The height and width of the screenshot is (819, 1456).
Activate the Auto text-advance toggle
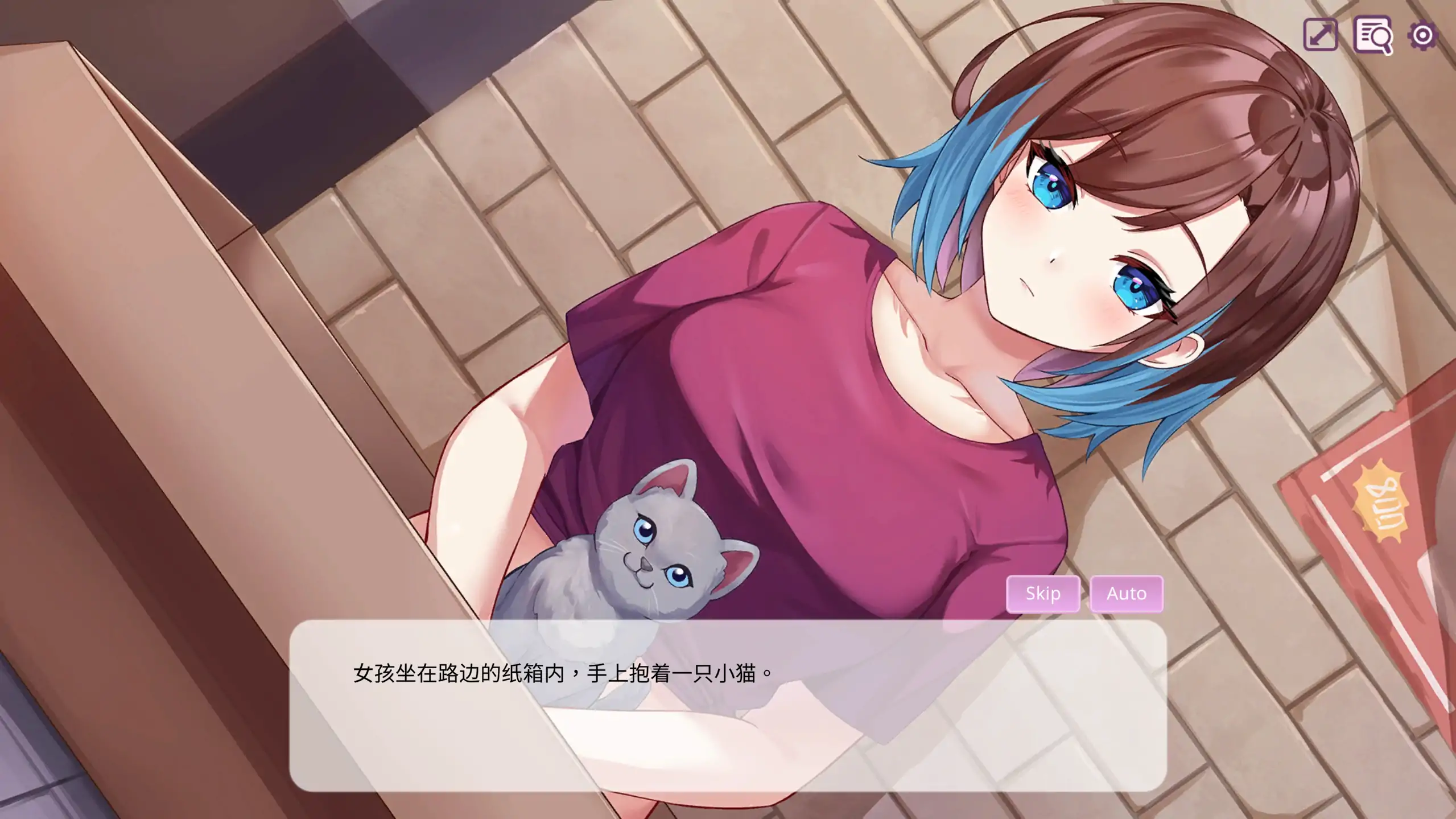coord(1127,594)
